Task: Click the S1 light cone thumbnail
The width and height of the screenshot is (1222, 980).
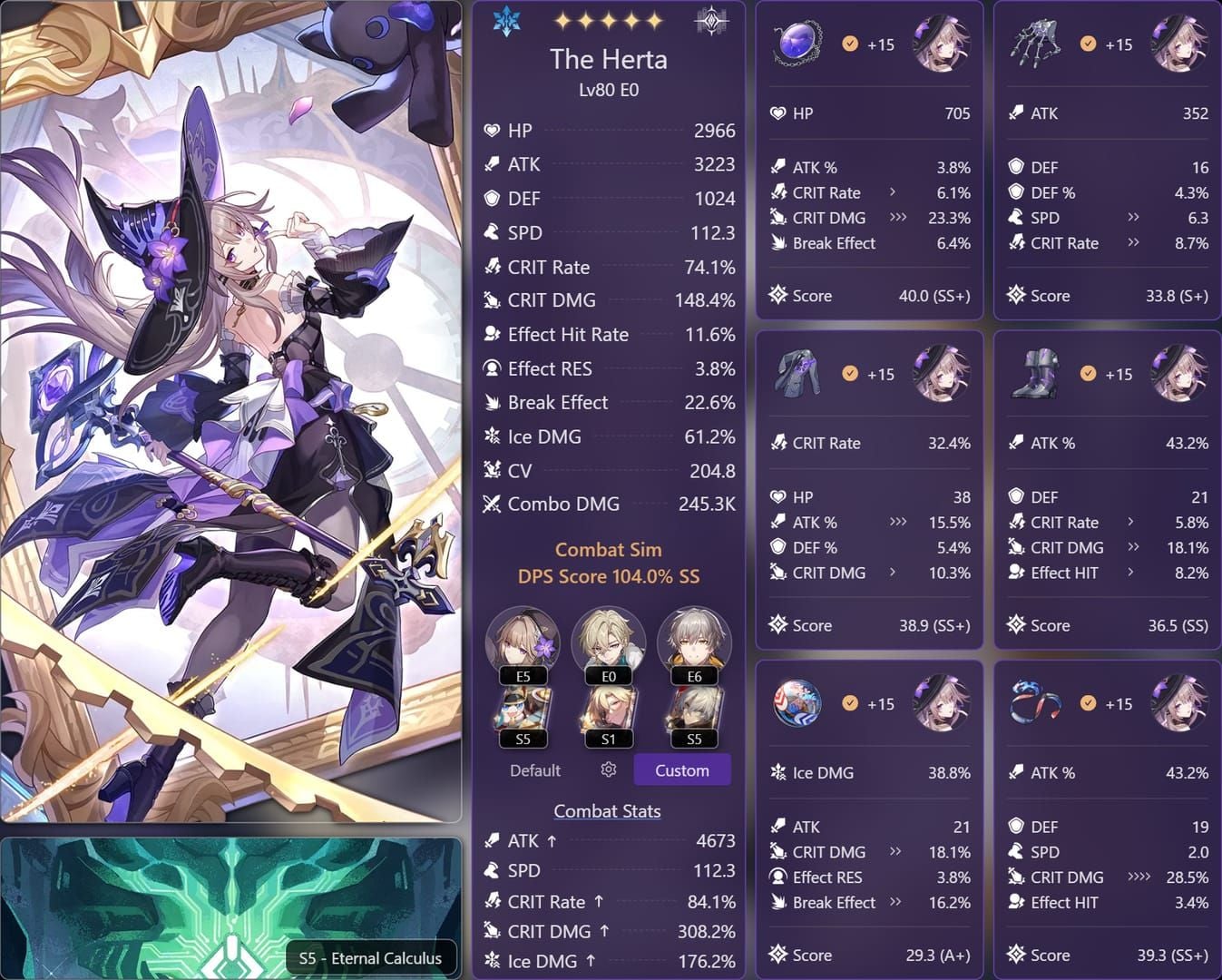Action: pyautogui.click(x=609, y=715)
